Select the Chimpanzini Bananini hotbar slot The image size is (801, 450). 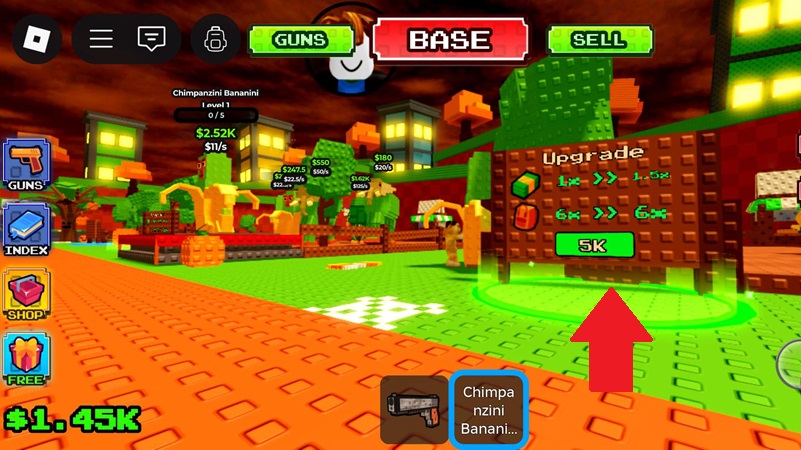click(x=488, y=410)
